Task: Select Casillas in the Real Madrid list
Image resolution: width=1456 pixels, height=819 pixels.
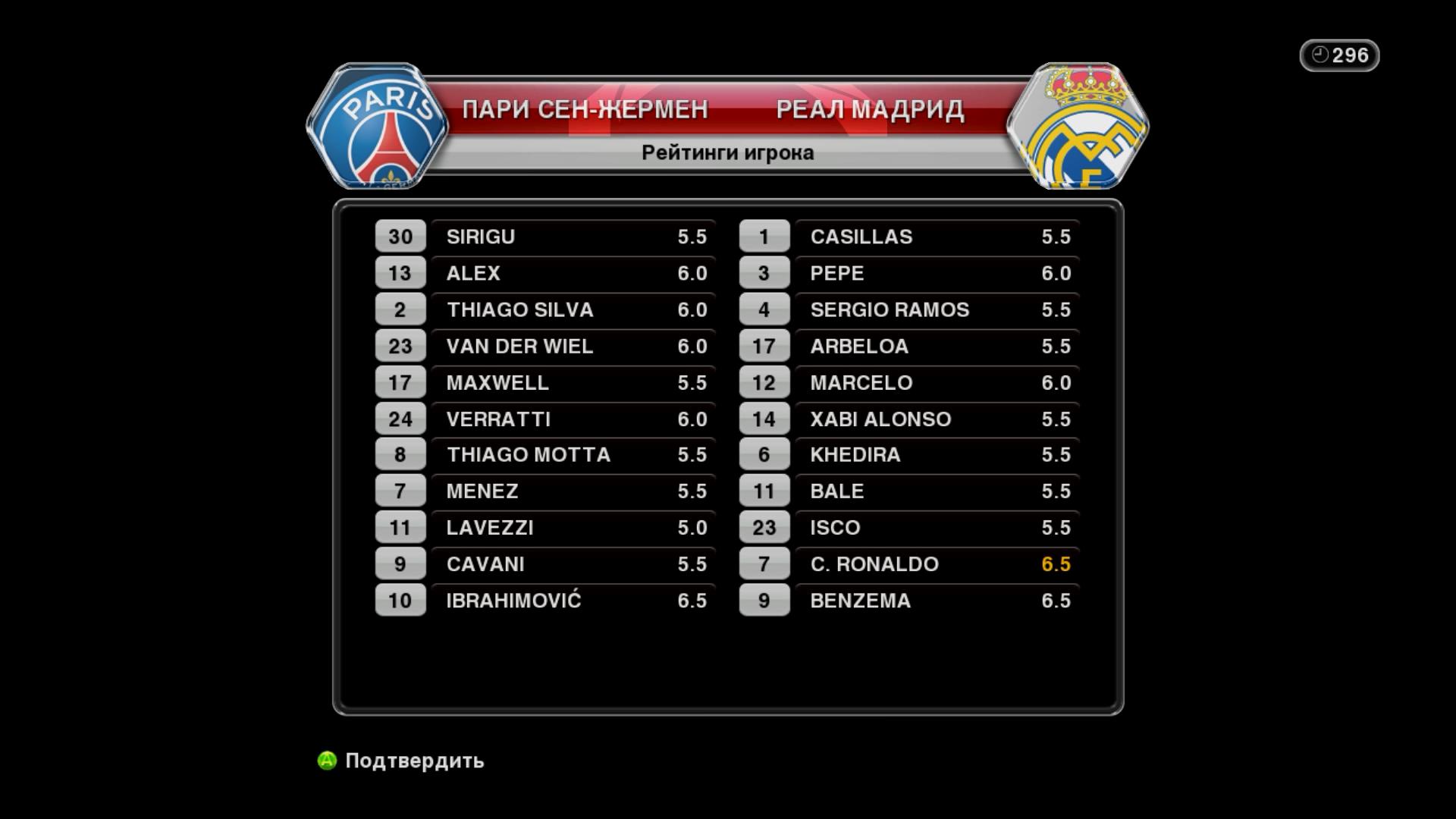Action: 937,237
